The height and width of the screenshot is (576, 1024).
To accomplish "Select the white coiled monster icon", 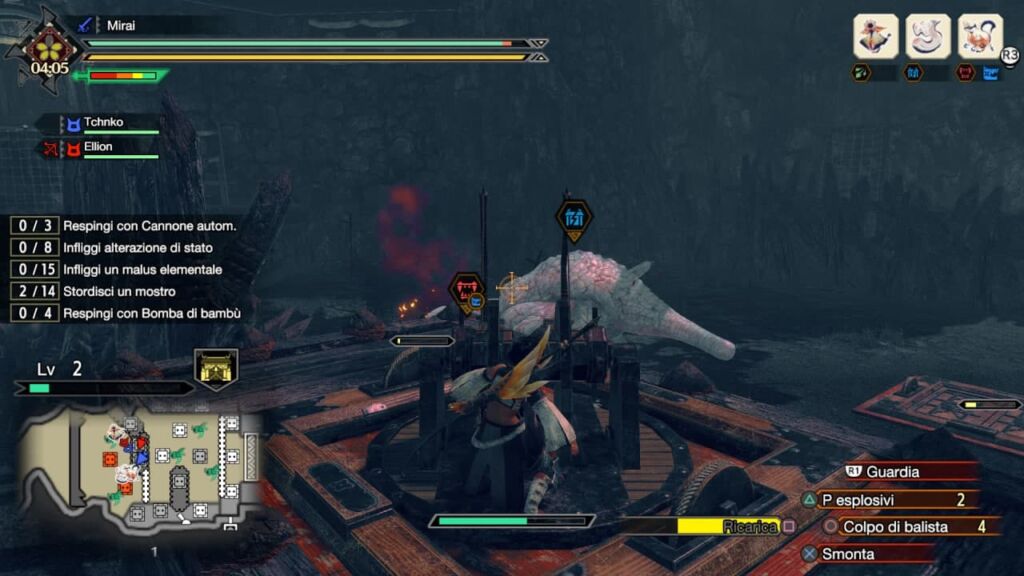I will (x=928, y=36).
